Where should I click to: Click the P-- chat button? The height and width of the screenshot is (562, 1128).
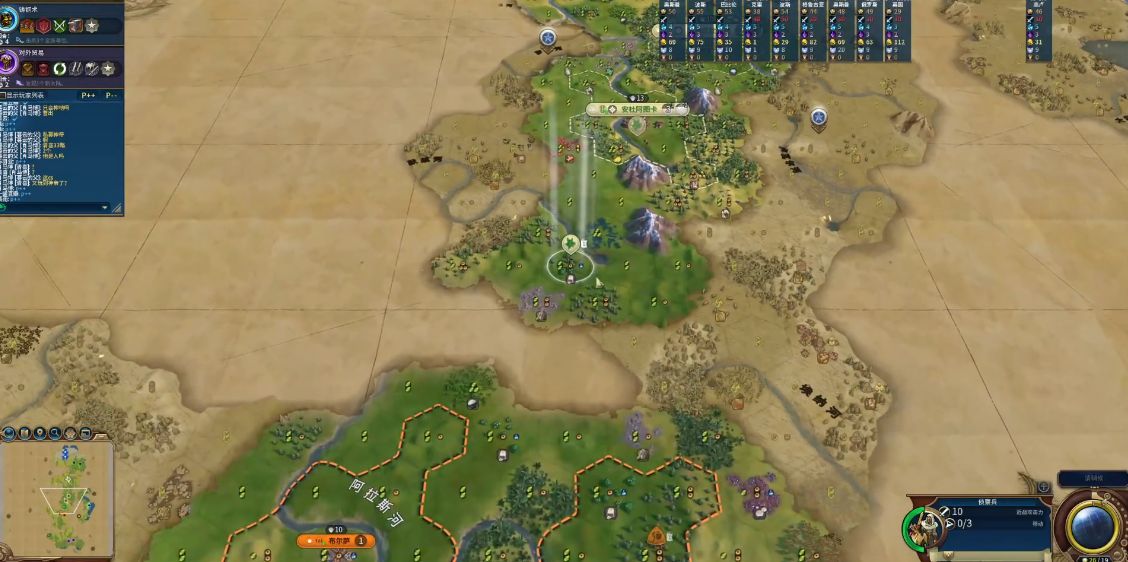pyautogui.click(x=111, y=95)
